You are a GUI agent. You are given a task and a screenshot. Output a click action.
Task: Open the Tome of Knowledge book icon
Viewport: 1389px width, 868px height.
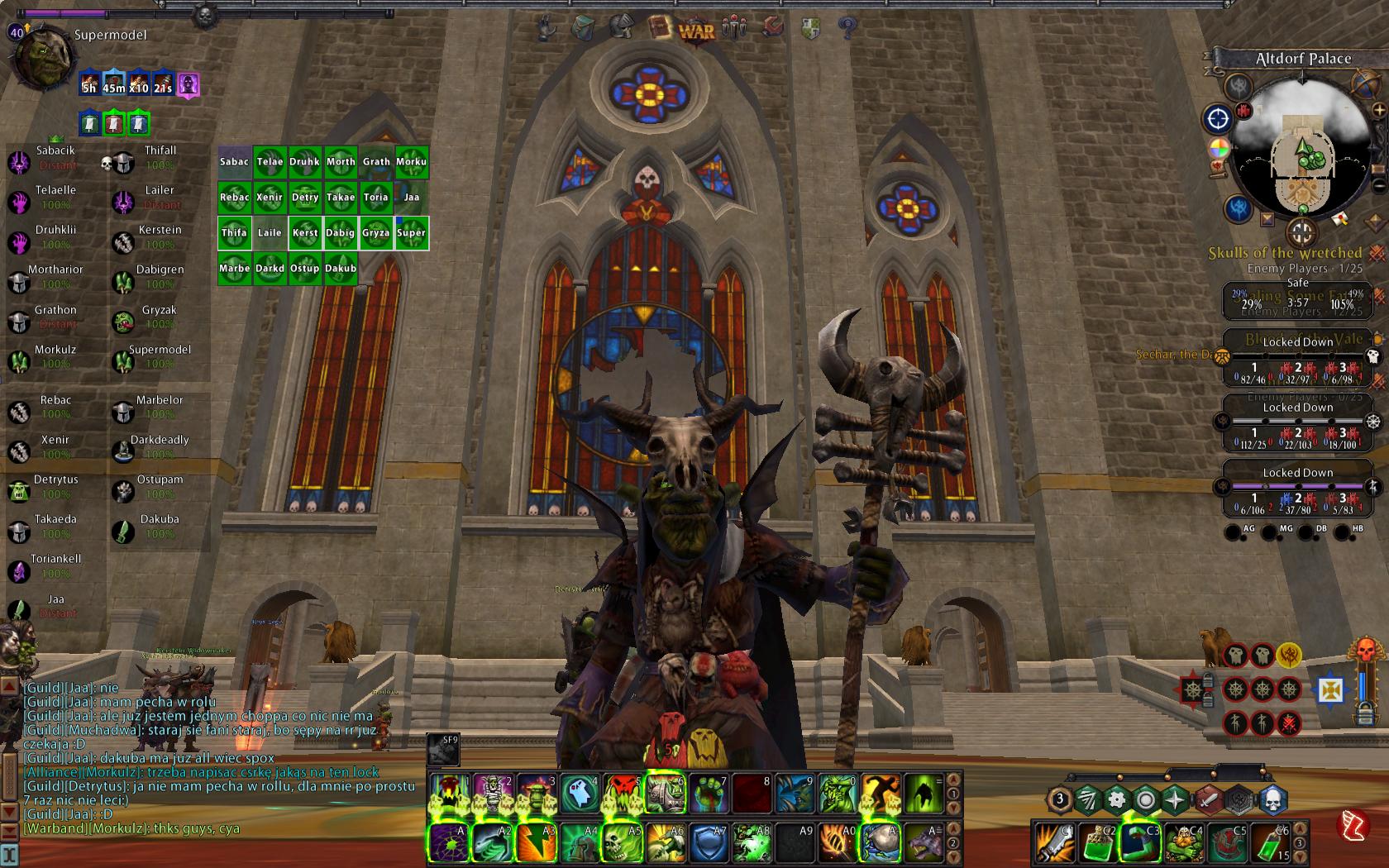coord(661,27)
